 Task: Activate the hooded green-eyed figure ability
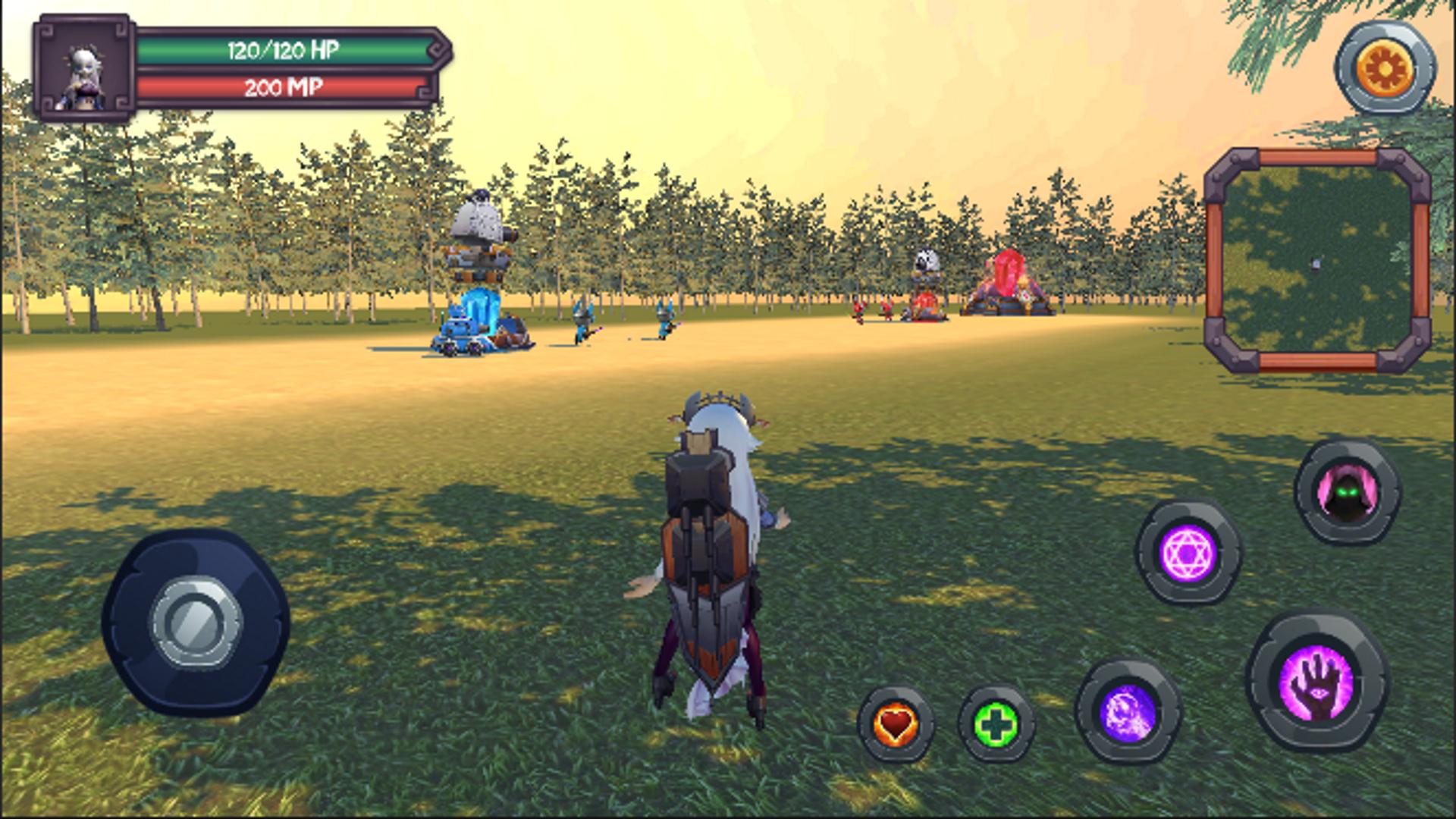[1347, 493]
